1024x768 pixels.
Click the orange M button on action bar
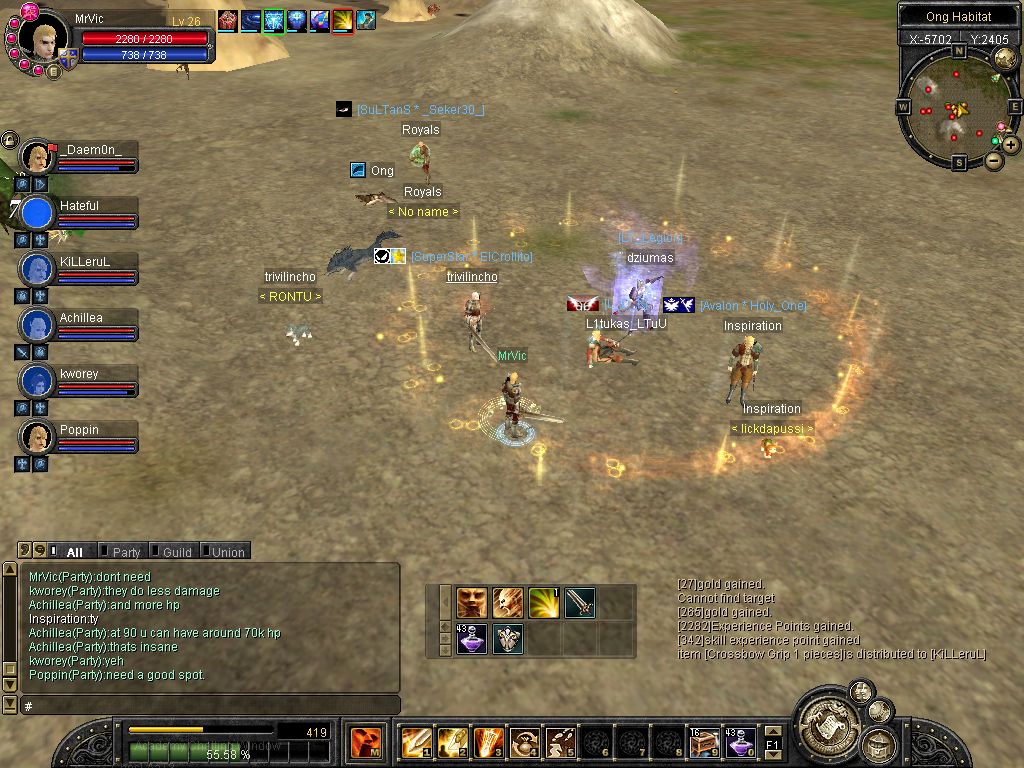coord(364,742)
